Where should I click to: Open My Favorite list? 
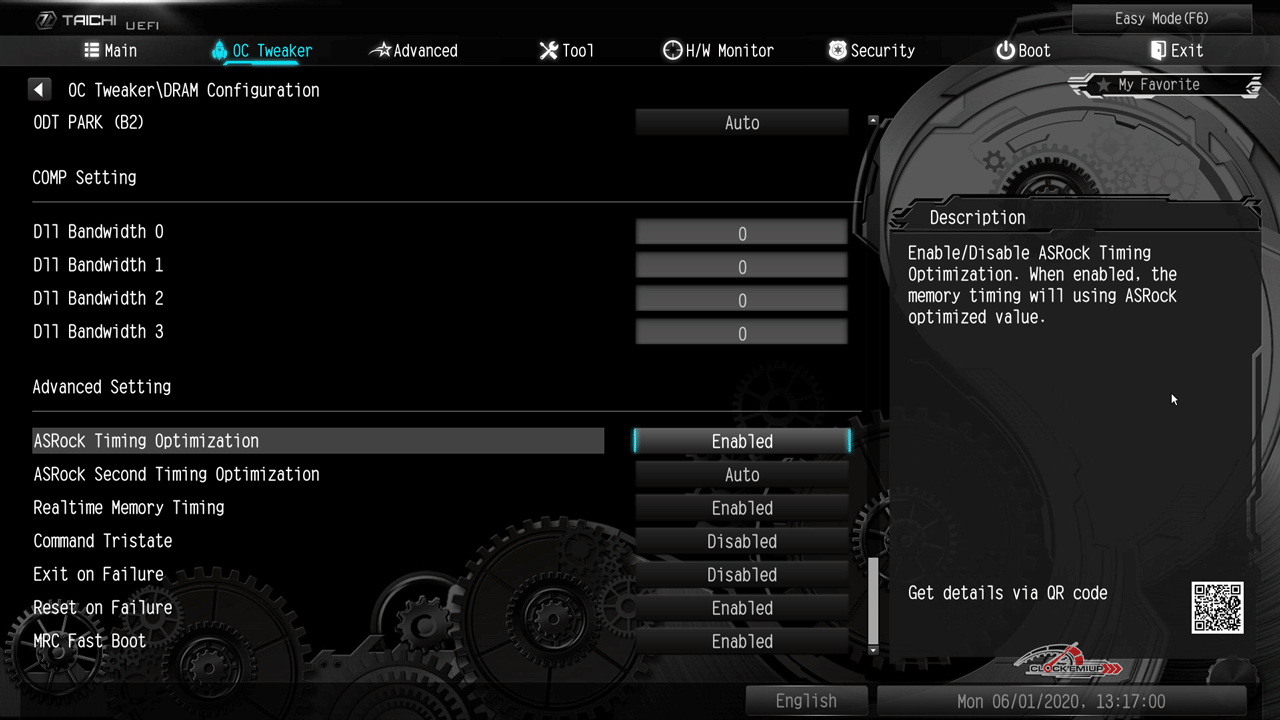tap(1163, 85)
